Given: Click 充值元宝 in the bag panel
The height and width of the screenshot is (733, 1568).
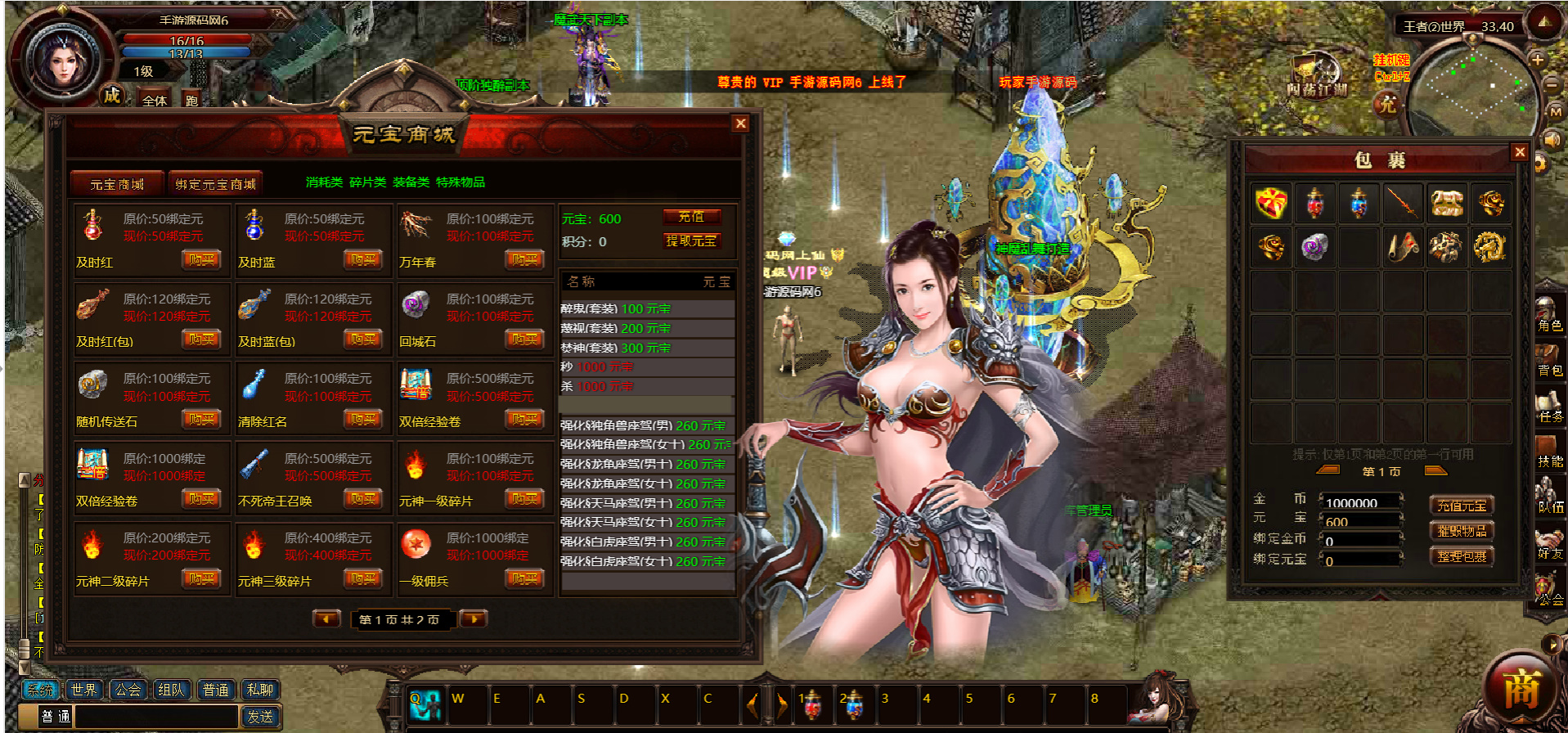Looking at the screenshot, I should tap(1462, 506).
